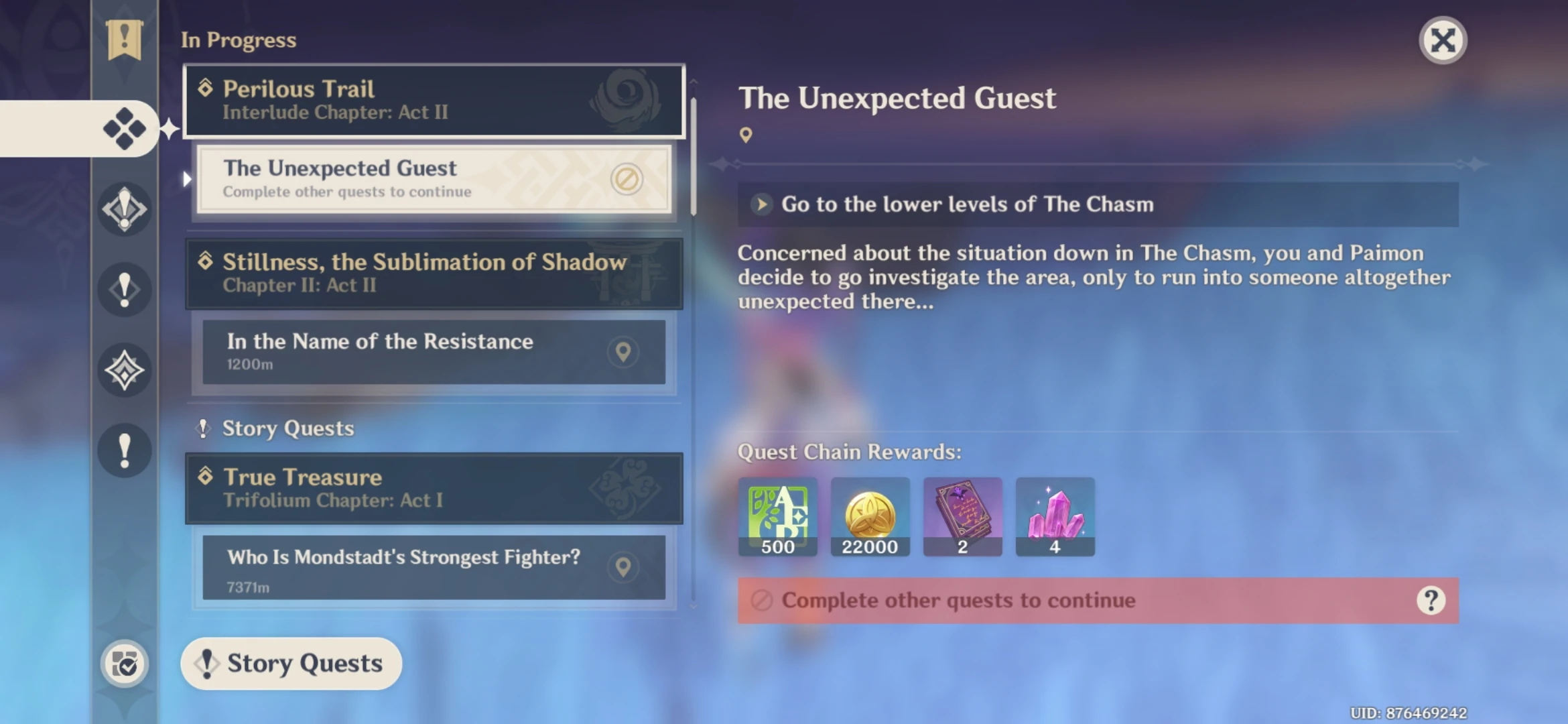Expand the Perilous Trail Interlude Chapter entry
Screen dimensions: 1568x724
click(434, 99)
